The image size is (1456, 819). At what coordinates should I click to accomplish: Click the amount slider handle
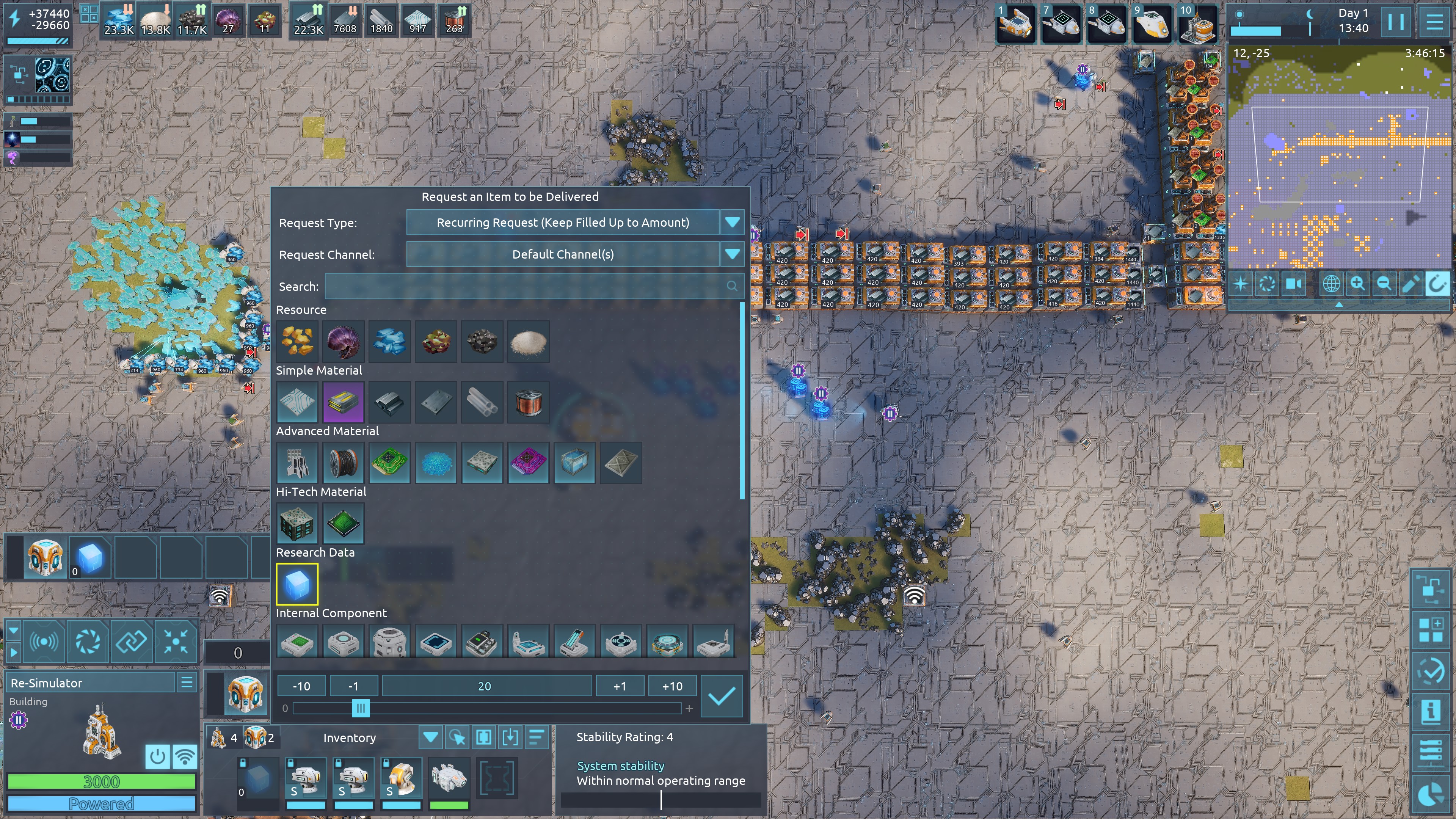[361, 708]
